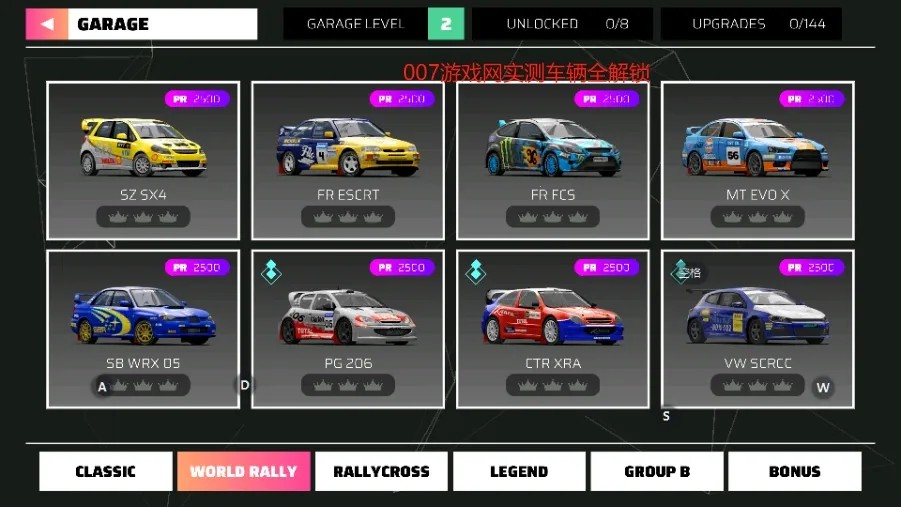Select the PG 206 rally car
The height and width of the screenshot is (507, 901).
point(347,328)
